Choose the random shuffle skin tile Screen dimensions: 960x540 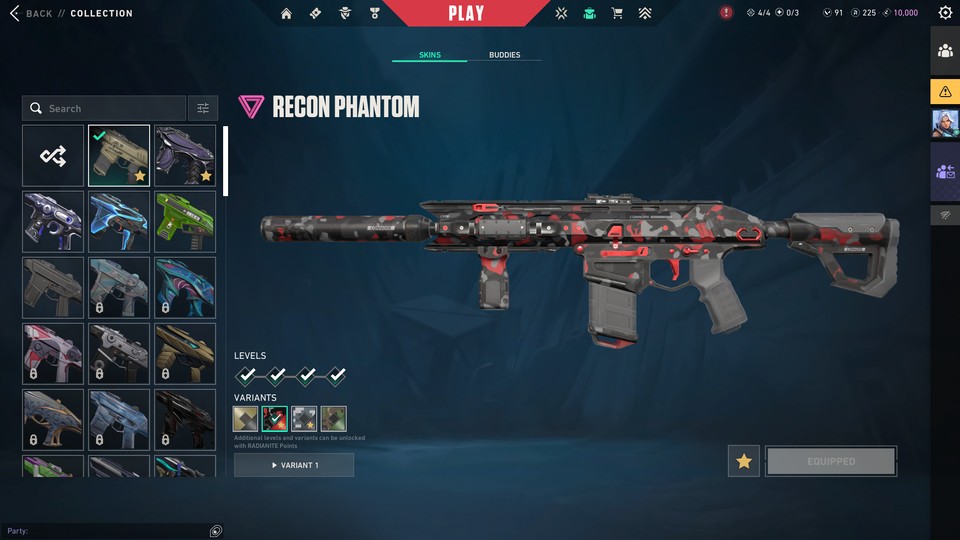coord(53,155)
